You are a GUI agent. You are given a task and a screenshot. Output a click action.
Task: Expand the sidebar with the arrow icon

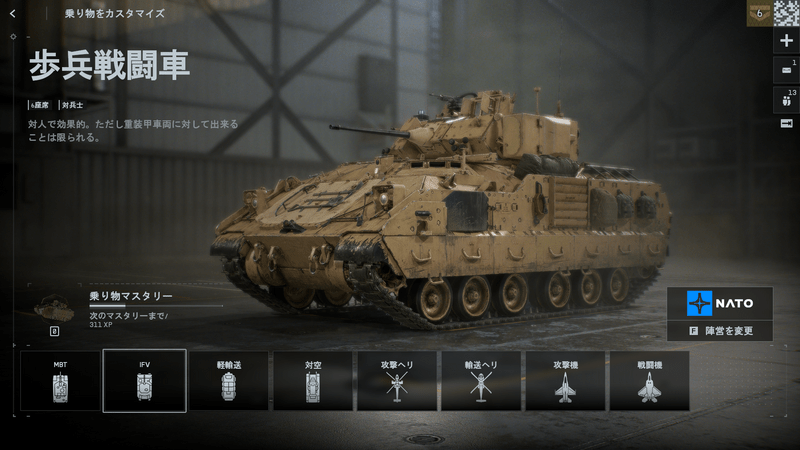(786, 123)
